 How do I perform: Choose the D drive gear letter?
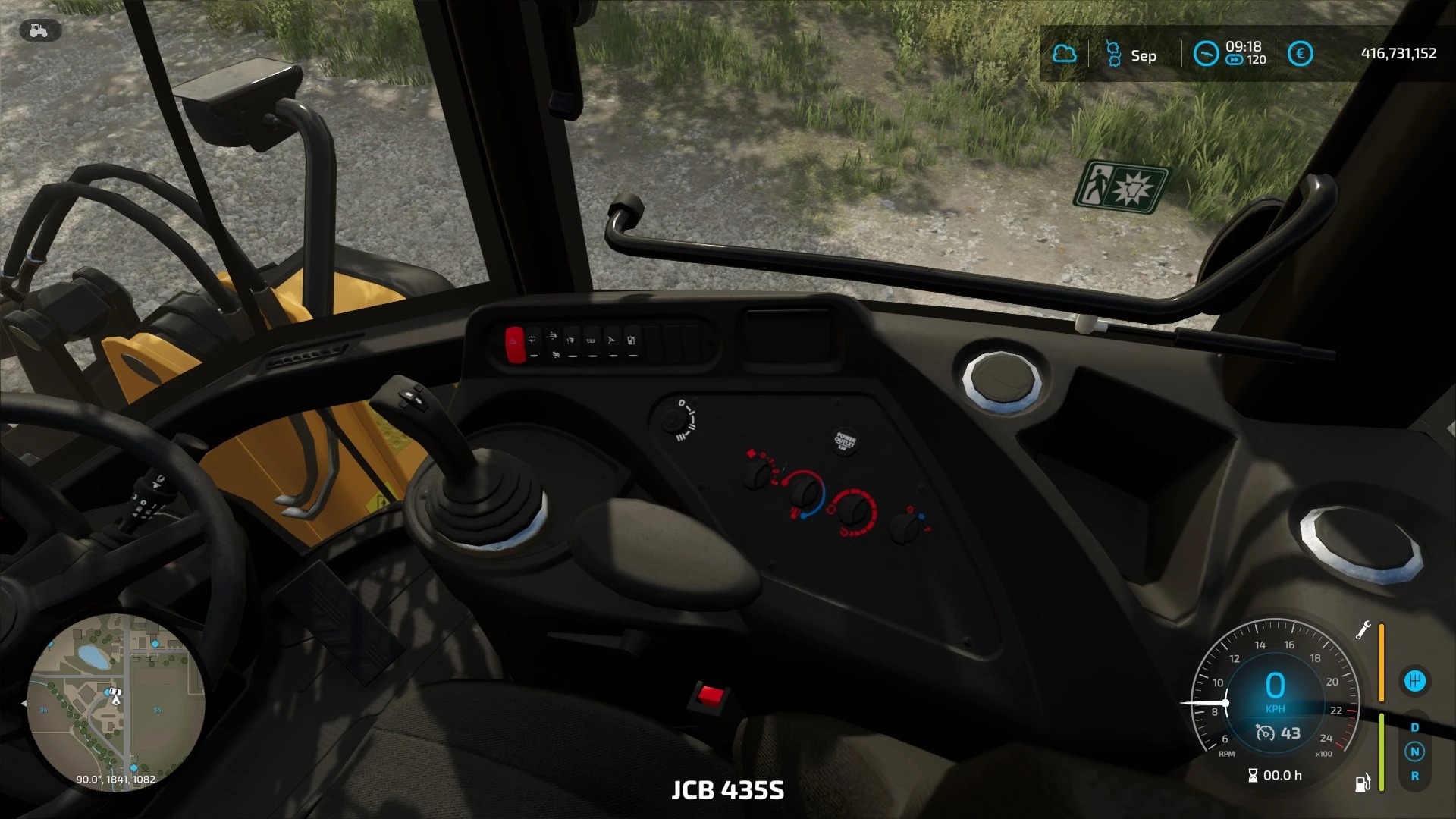pos(1414,727)
